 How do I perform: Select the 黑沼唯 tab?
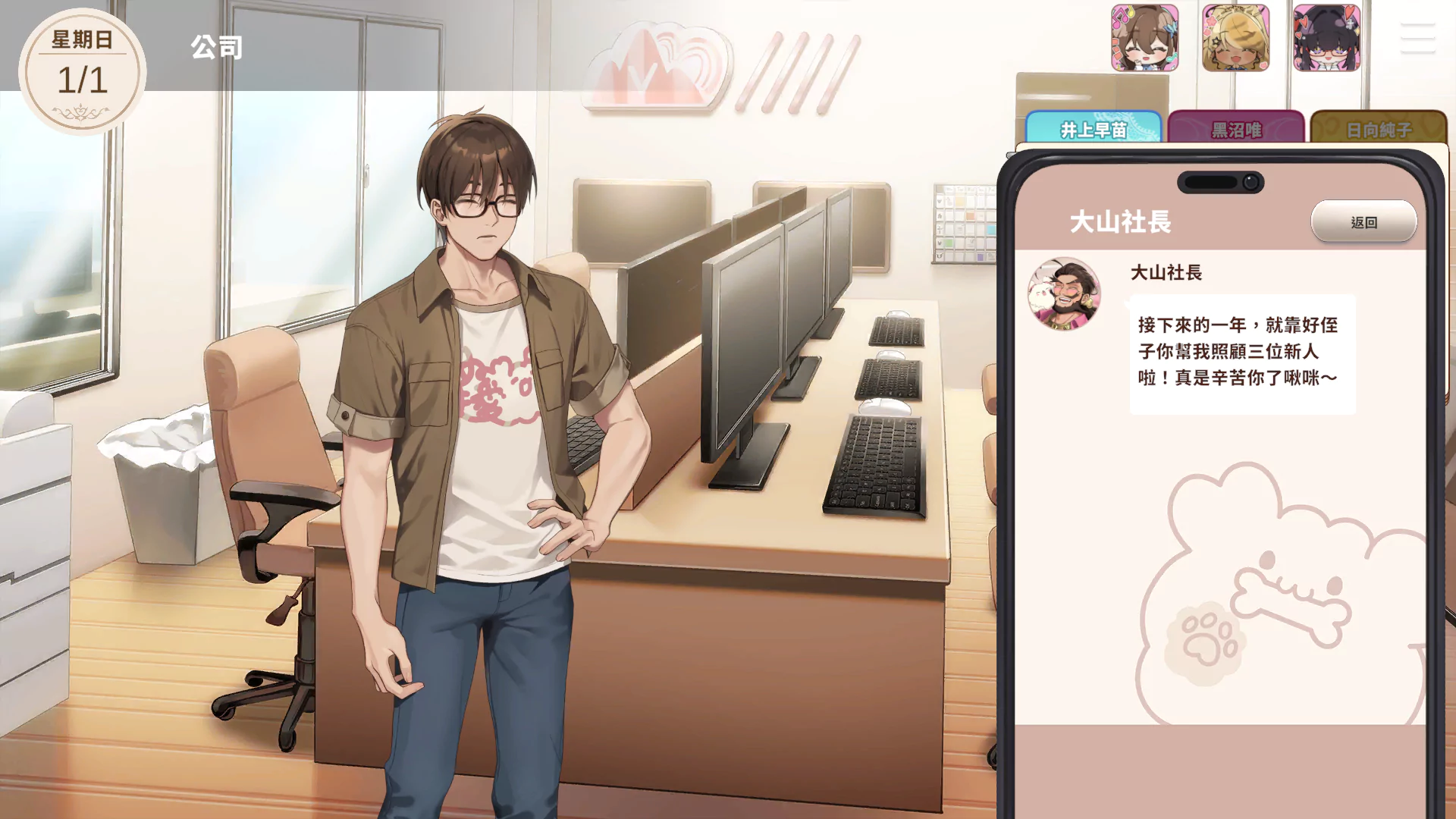click(1236, 129)
